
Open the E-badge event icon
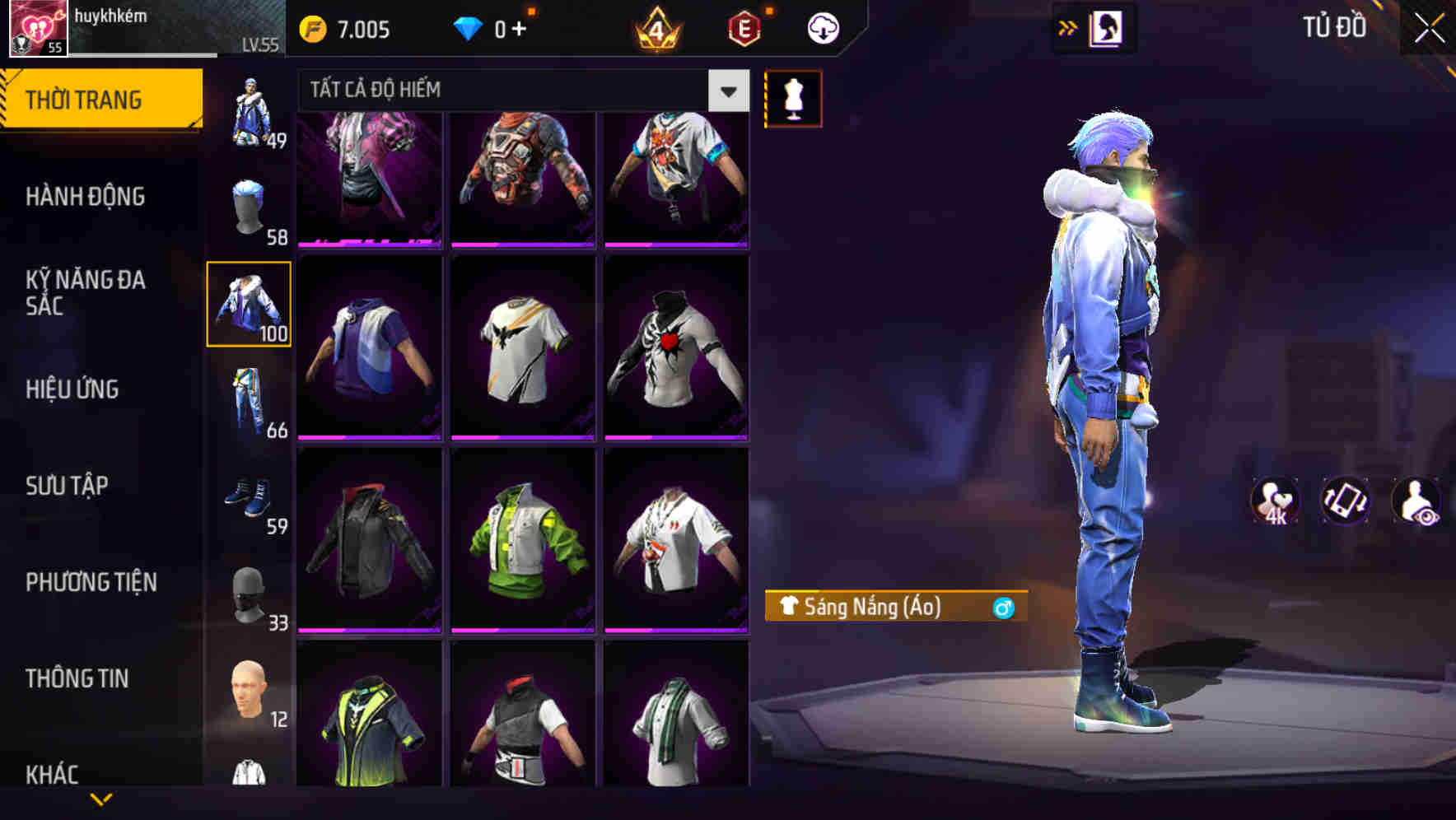[744, 26]
